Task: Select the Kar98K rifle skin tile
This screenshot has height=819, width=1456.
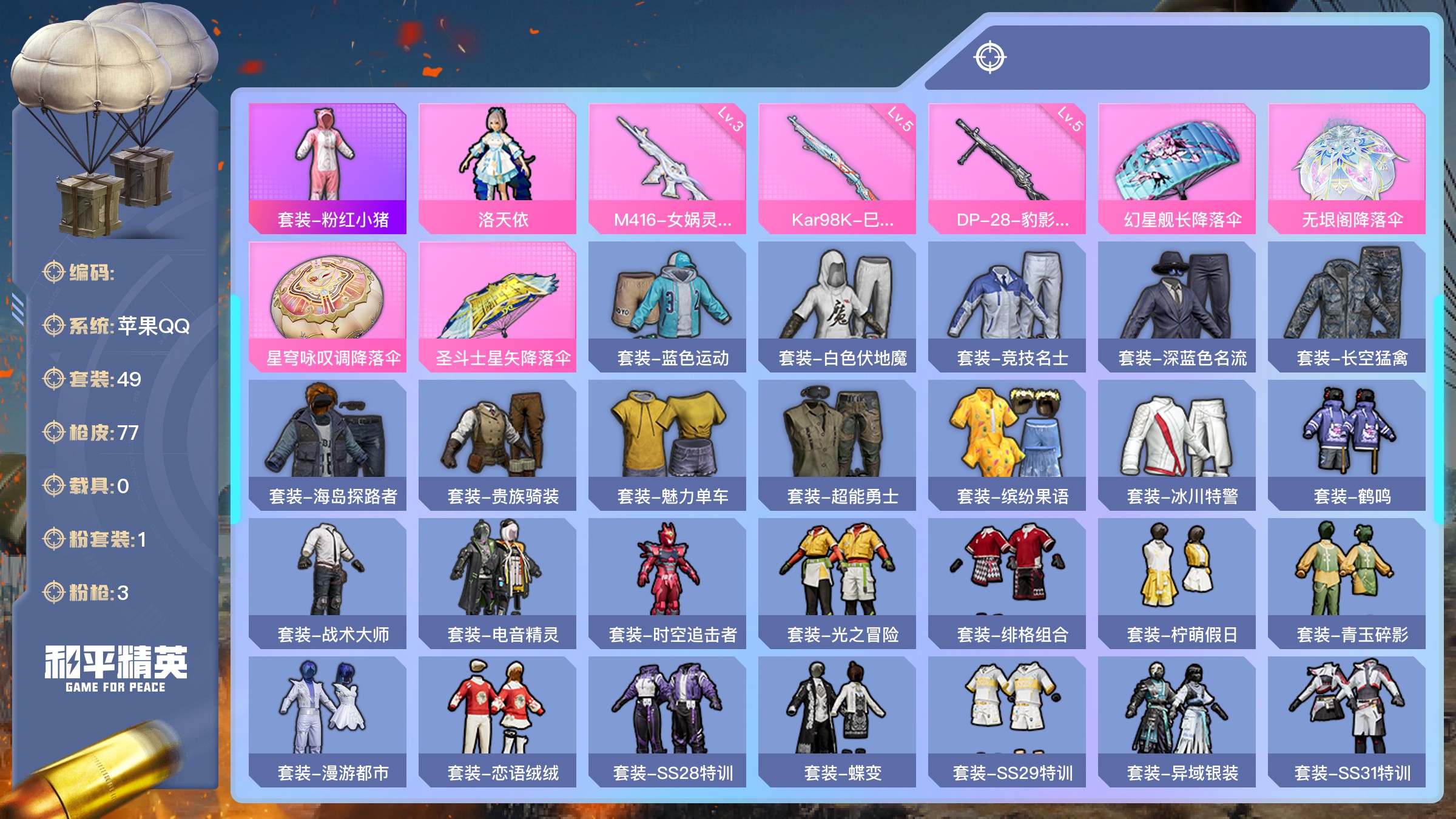Action: (837, 169)
